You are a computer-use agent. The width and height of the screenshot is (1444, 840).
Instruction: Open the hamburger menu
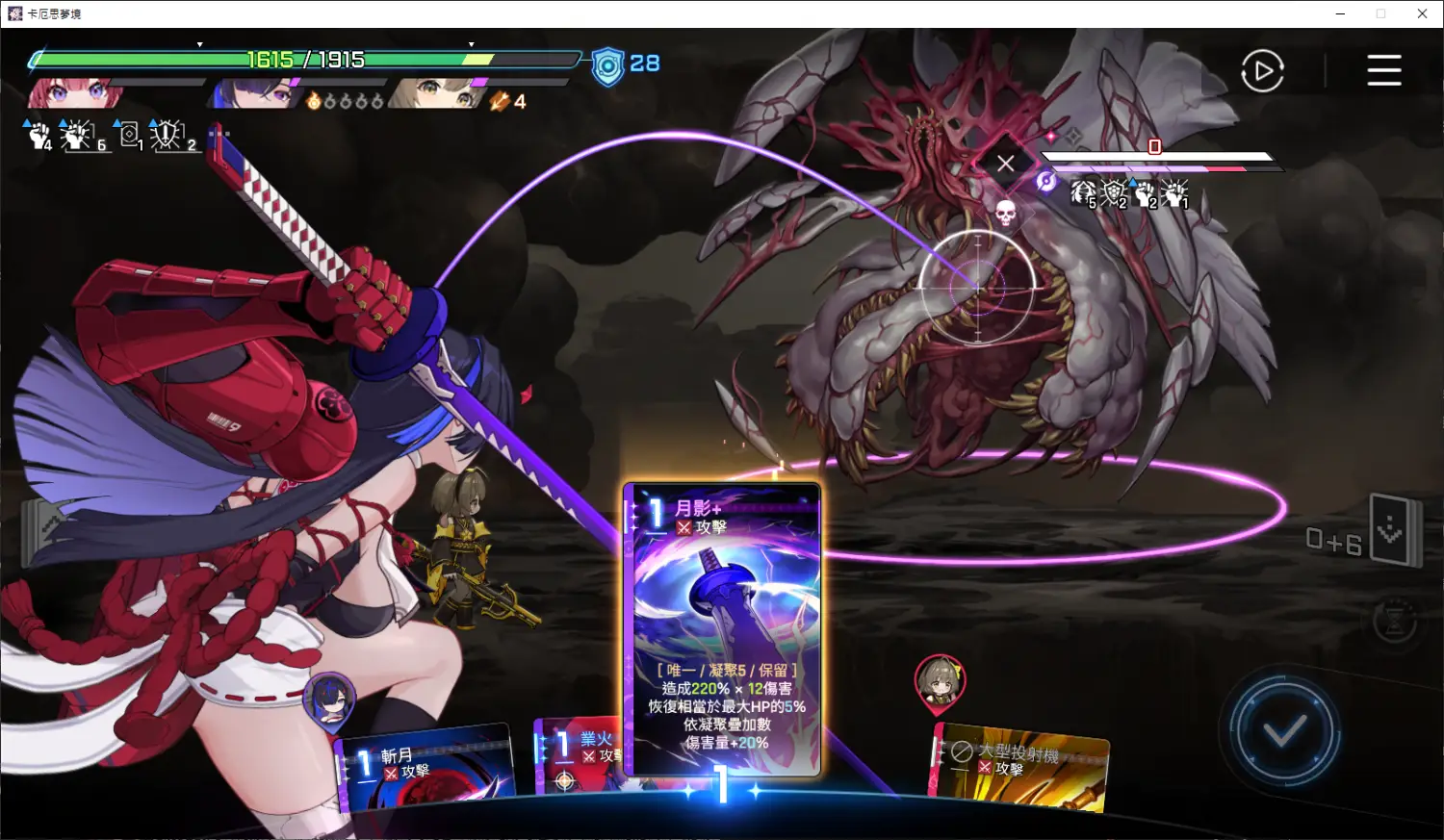[1383, 70]
